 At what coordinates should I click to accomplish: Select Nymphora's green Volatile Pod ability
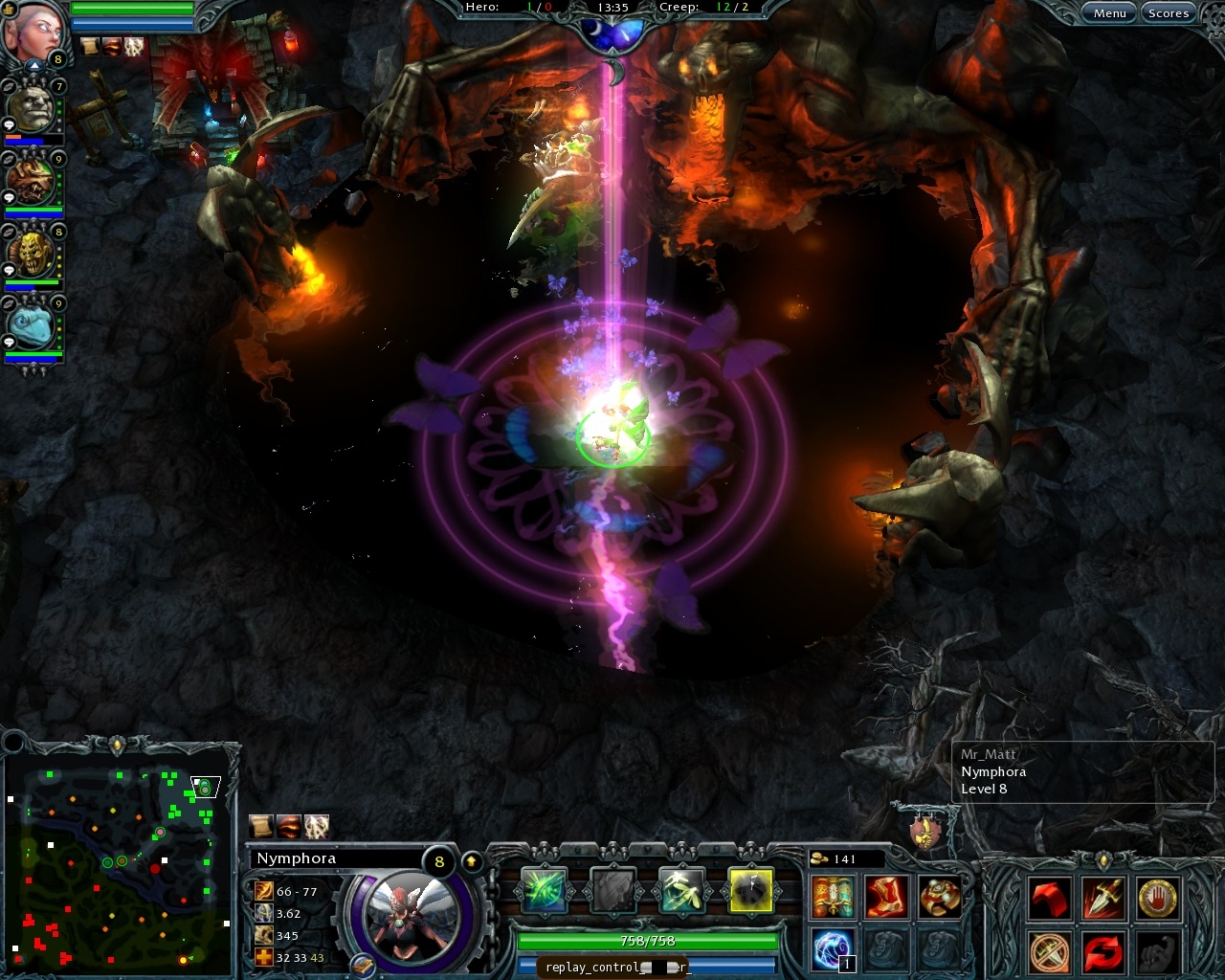pyautogui.click(x=544, y=890)
